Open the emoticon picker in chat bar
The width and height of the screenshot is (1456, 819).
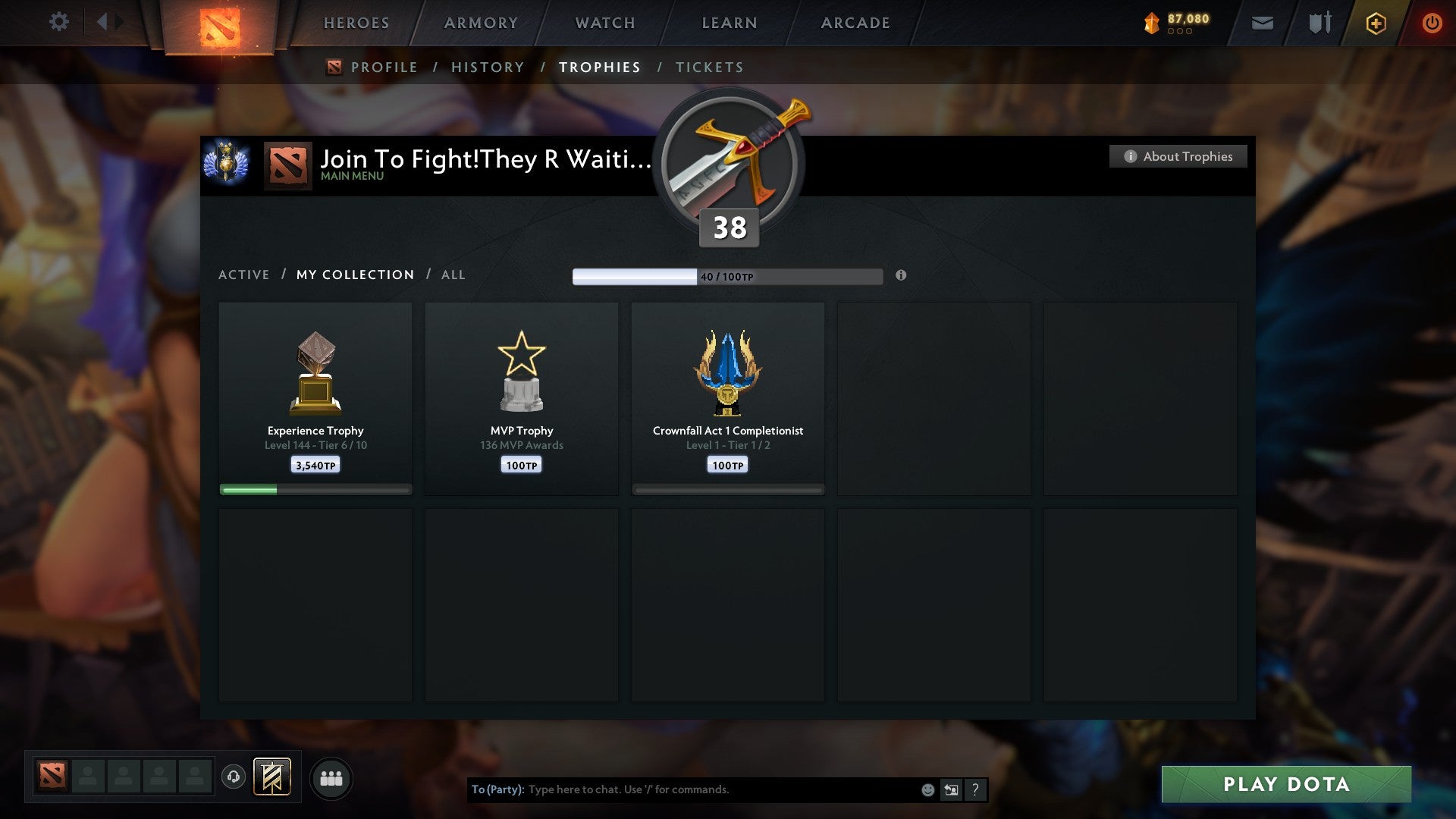pyautogui.click(x=927, y=789)
